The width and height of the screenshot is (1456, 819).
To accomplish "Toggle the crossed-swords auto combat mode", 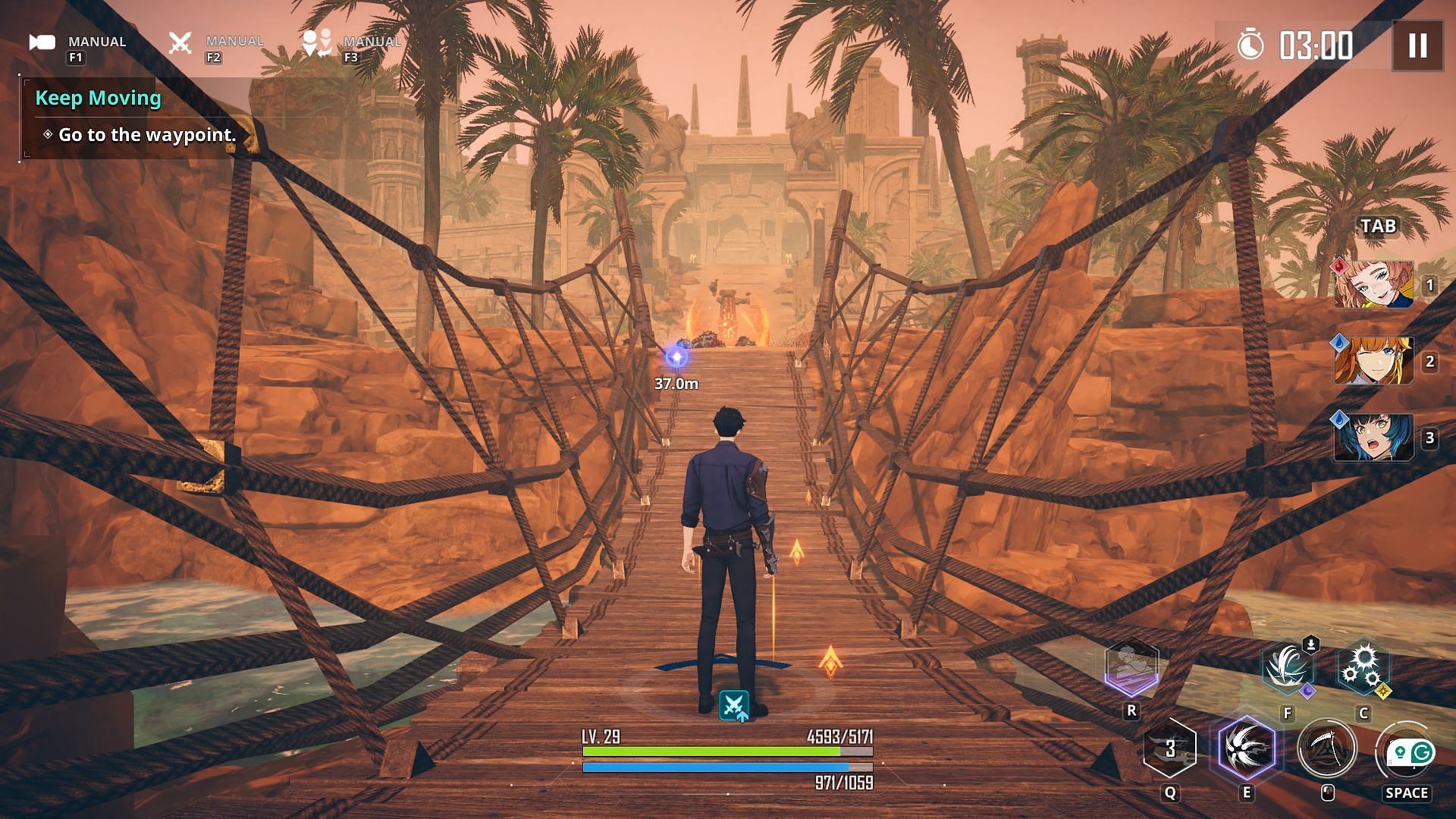I will coord(180,42).
